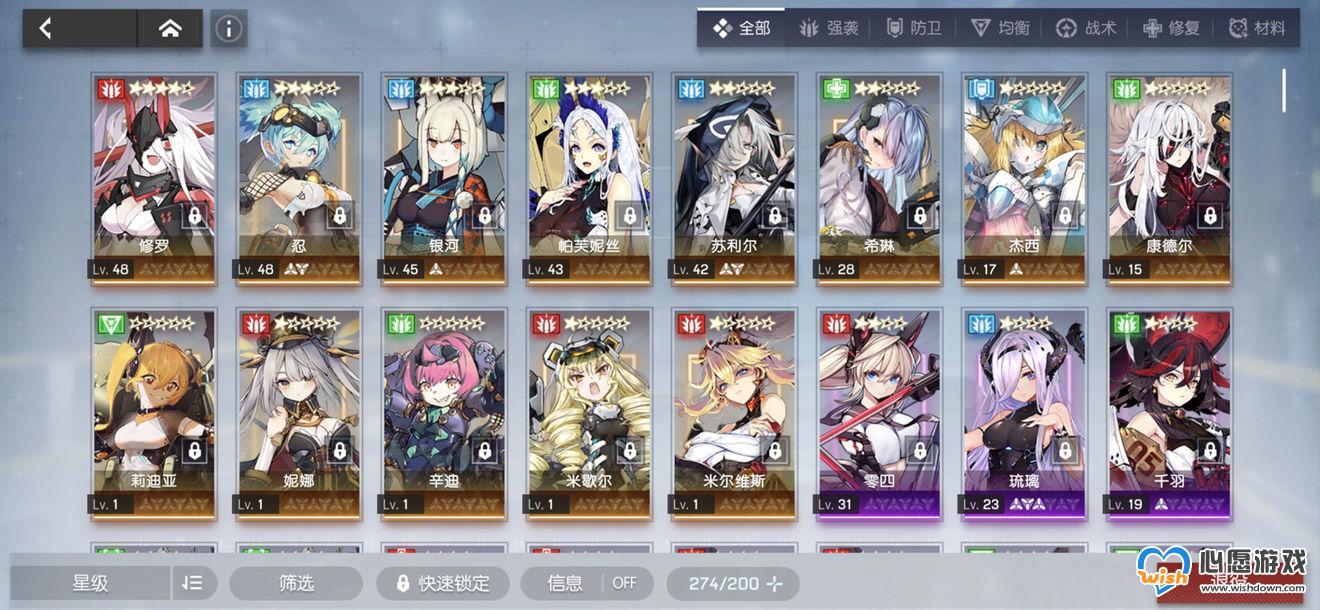Activate 快速锁定 quick lock
This screenshot has height=610, width=1320.
pyautogui.click(x=443, y=583)
